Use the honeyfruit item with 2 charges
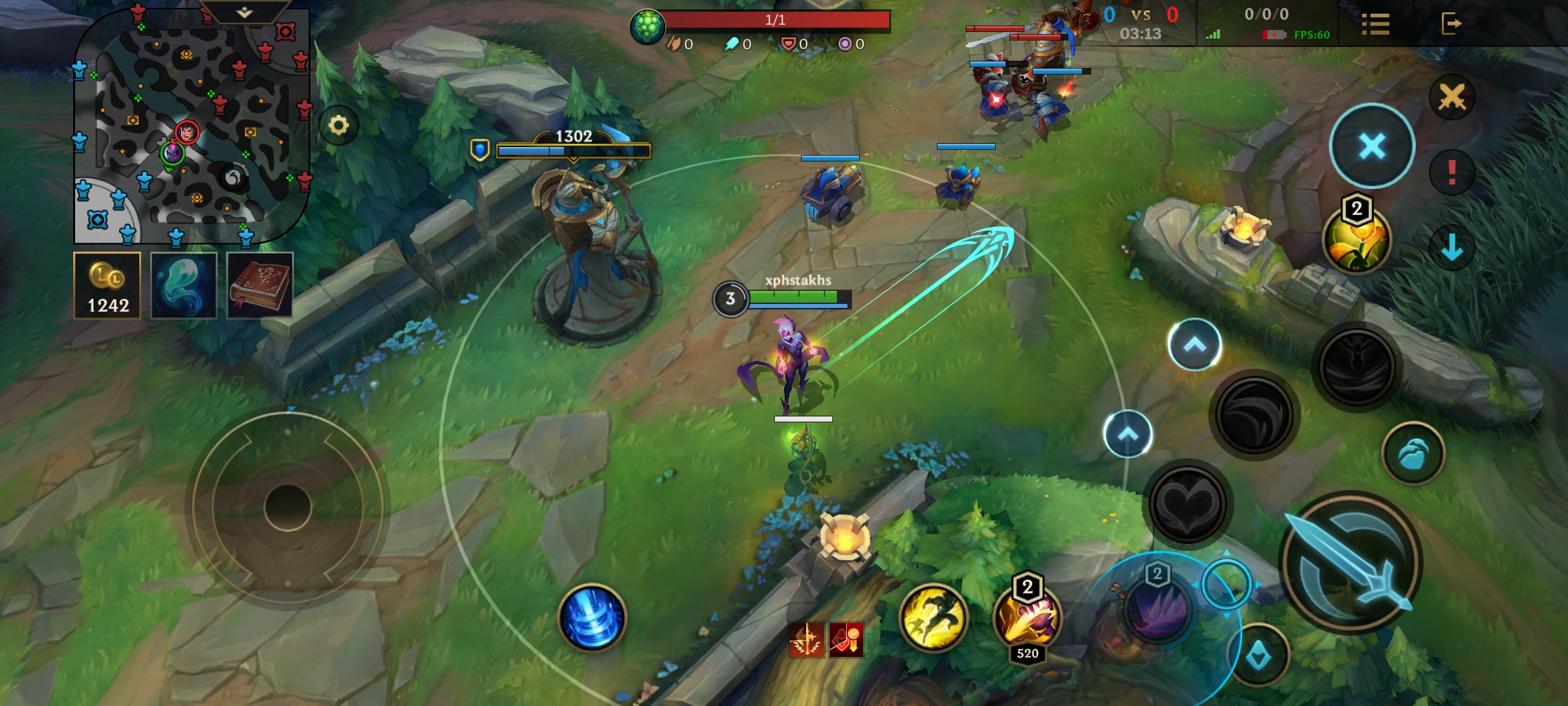Viewport: 1568px width, 706px height. tap(1357, 240)
